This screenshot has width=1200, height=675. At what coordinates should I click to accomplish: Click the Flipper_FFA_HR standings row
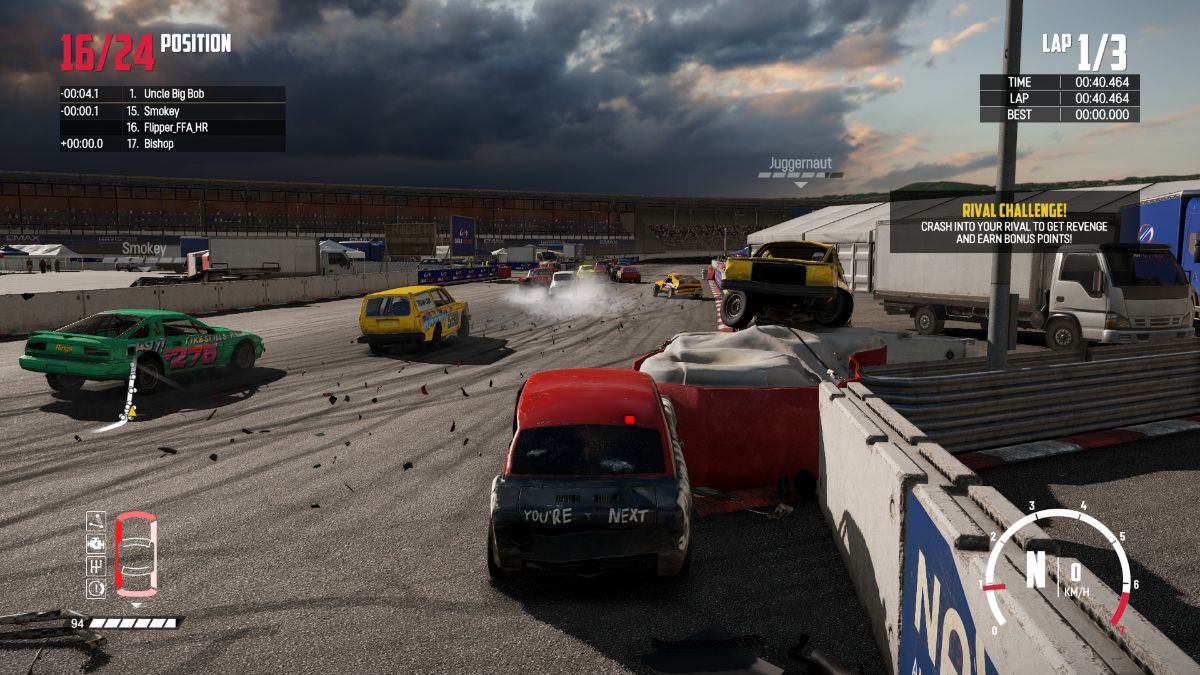(x=172, y=128)
